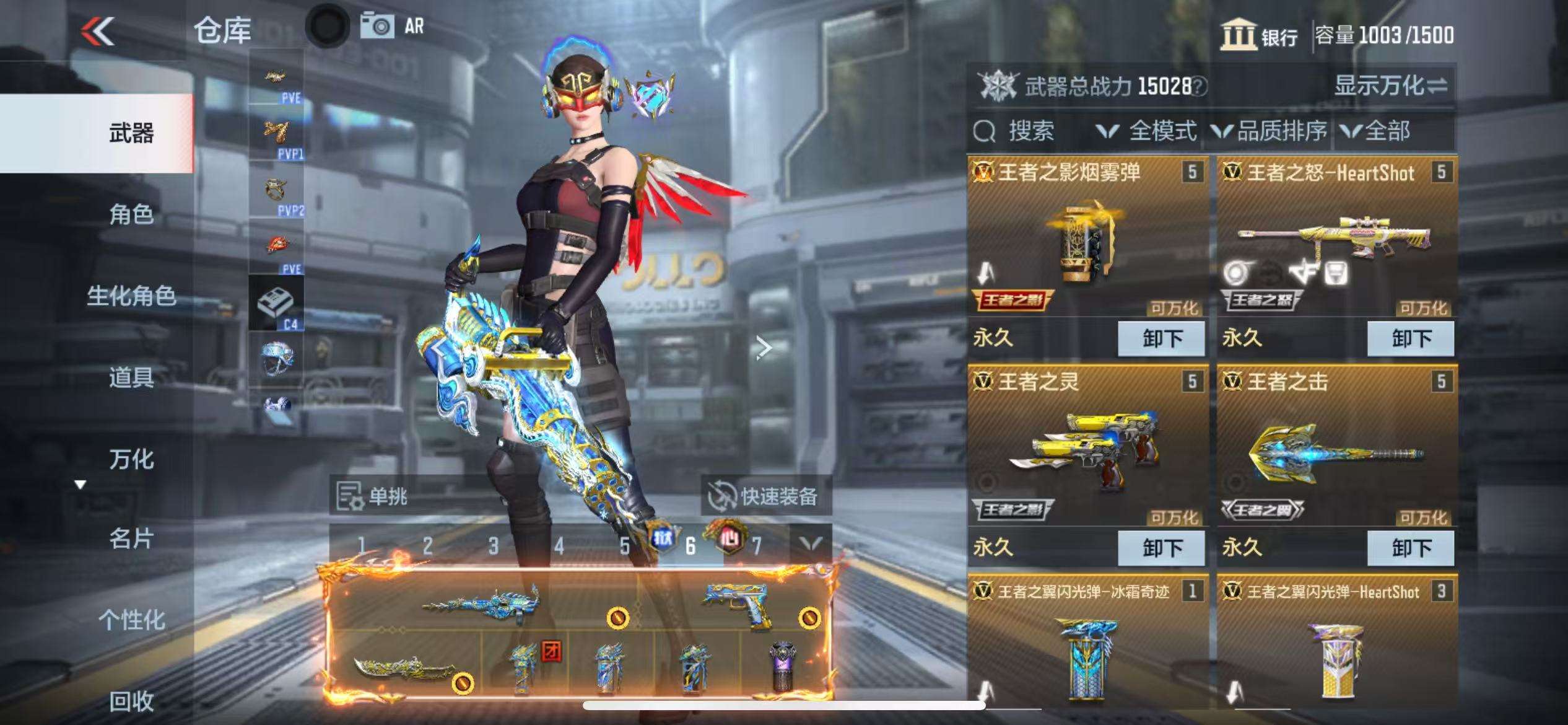The image size is (1568, 725).
Task: Toggle 显示万化 display option
Action: click(x=1390, y=86)
